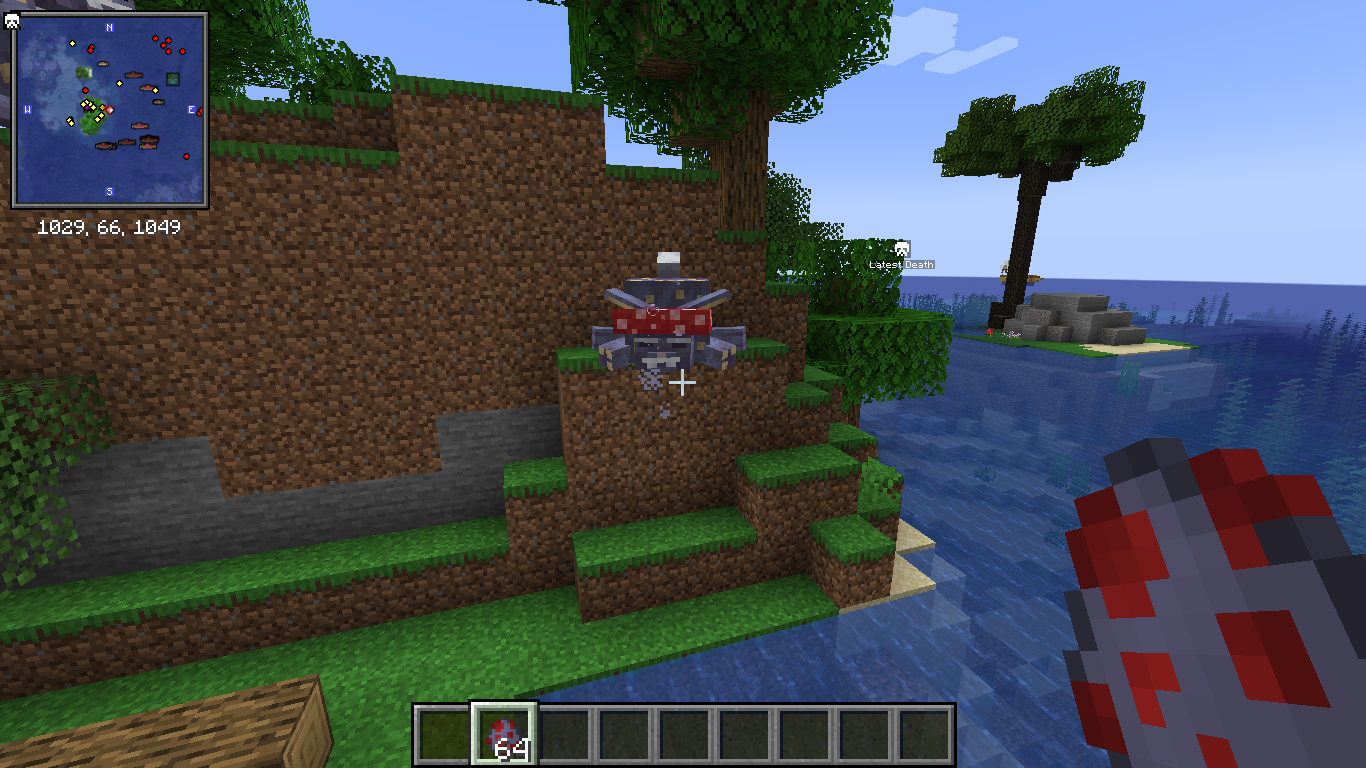Screen dimensions: 1366x768
Task: Select the last hotbar slot
Action: (924, 731)
